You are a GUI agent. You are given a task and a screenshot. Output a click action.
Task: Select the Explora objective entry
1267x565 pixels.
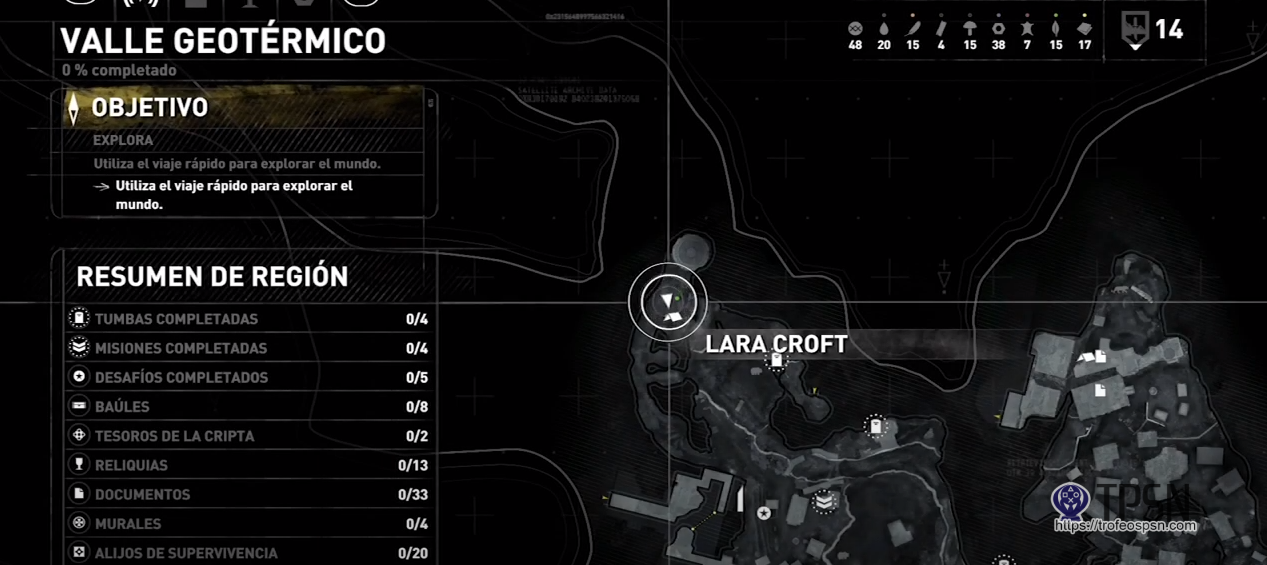[123, 140]
